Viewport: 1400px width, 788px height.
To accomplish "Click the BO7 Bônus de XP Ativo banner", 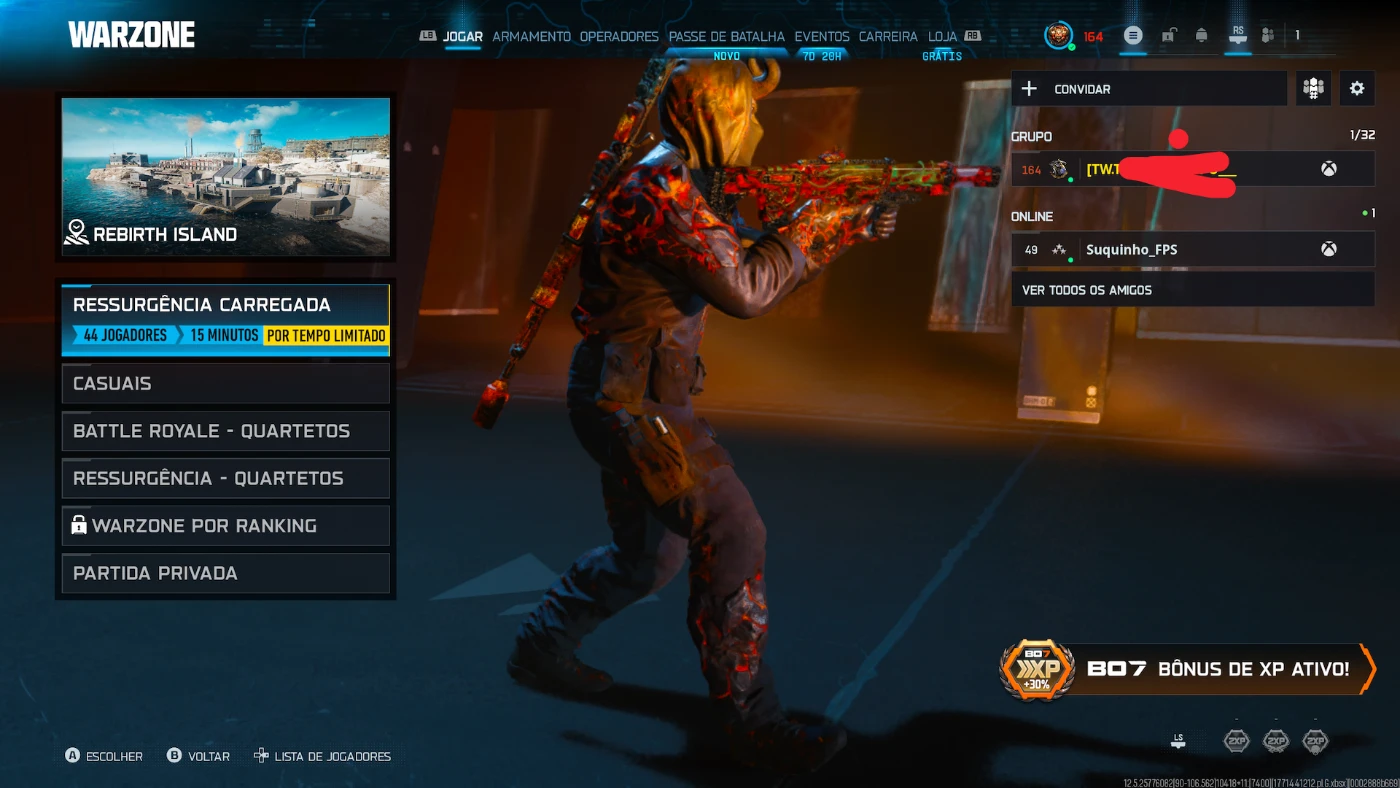I will [1188, 669].
